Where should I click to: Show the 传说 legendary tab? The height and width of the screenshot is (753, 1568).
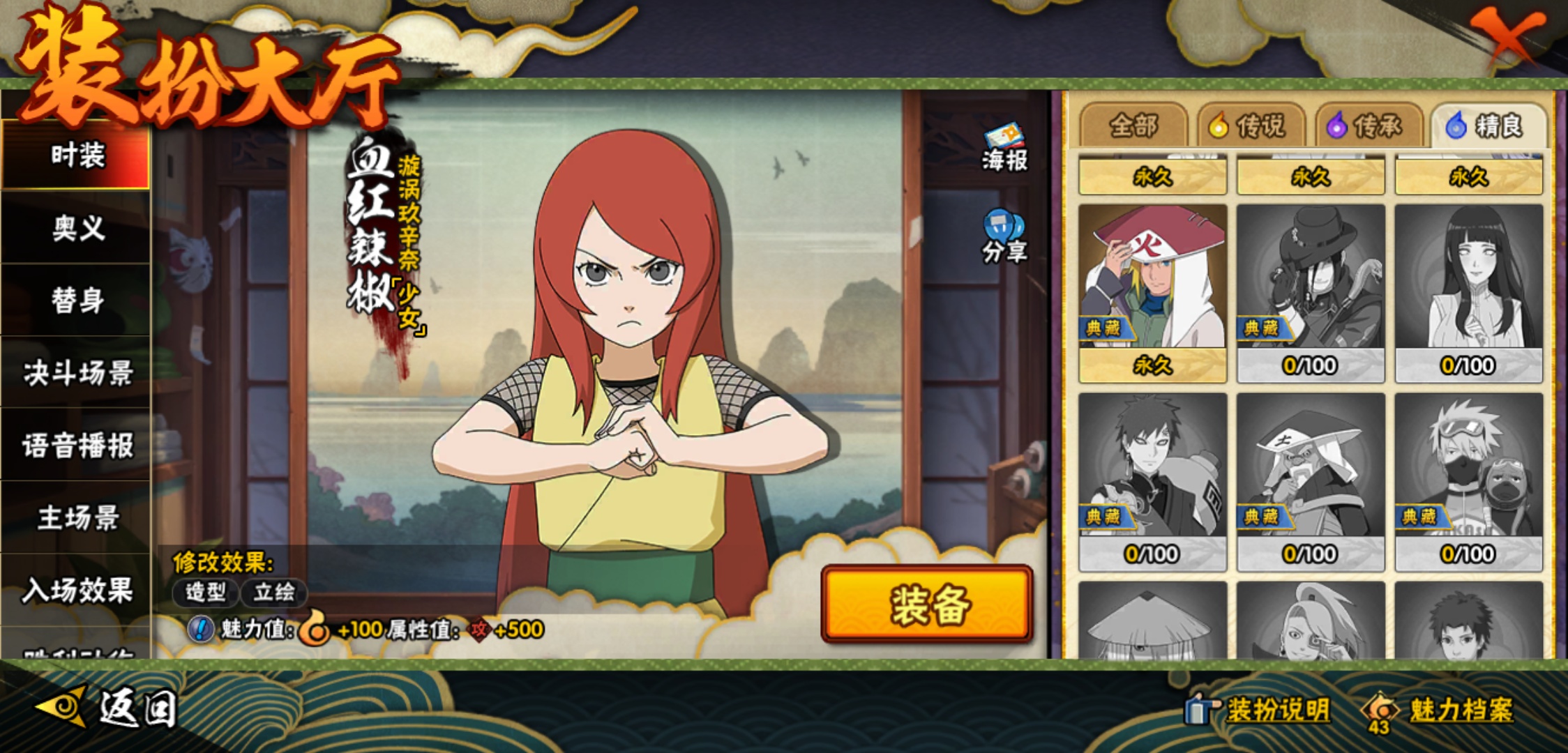pos(1251,126)
